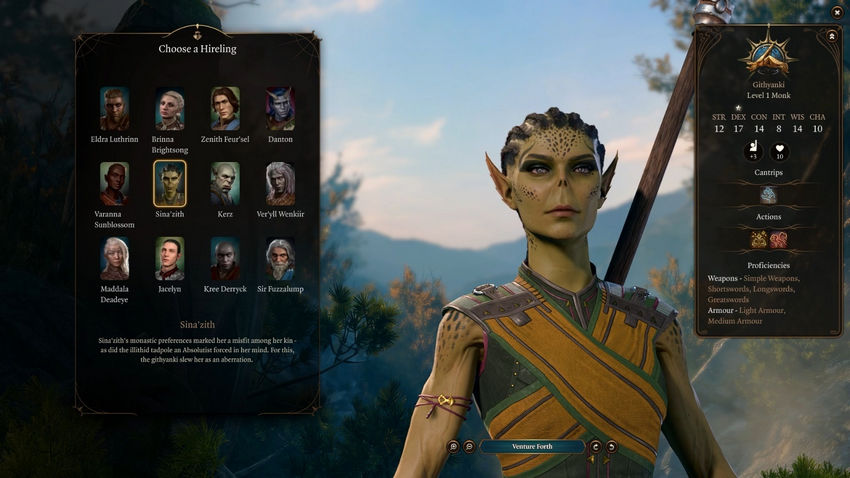Select the Danton hireling portrait
The image size is (850, 478).
point(280,108)
